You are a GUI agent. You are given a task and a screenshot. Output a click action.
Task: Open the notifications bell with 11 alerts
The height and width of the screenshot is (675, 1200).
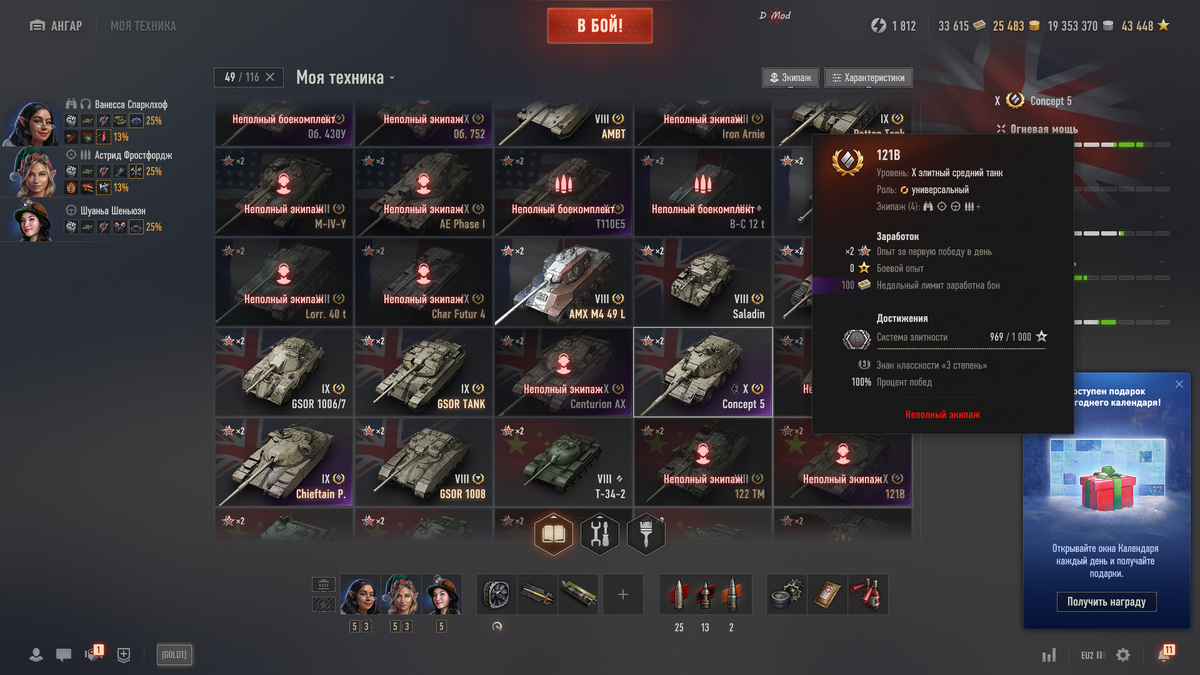tap(1164, 655)
